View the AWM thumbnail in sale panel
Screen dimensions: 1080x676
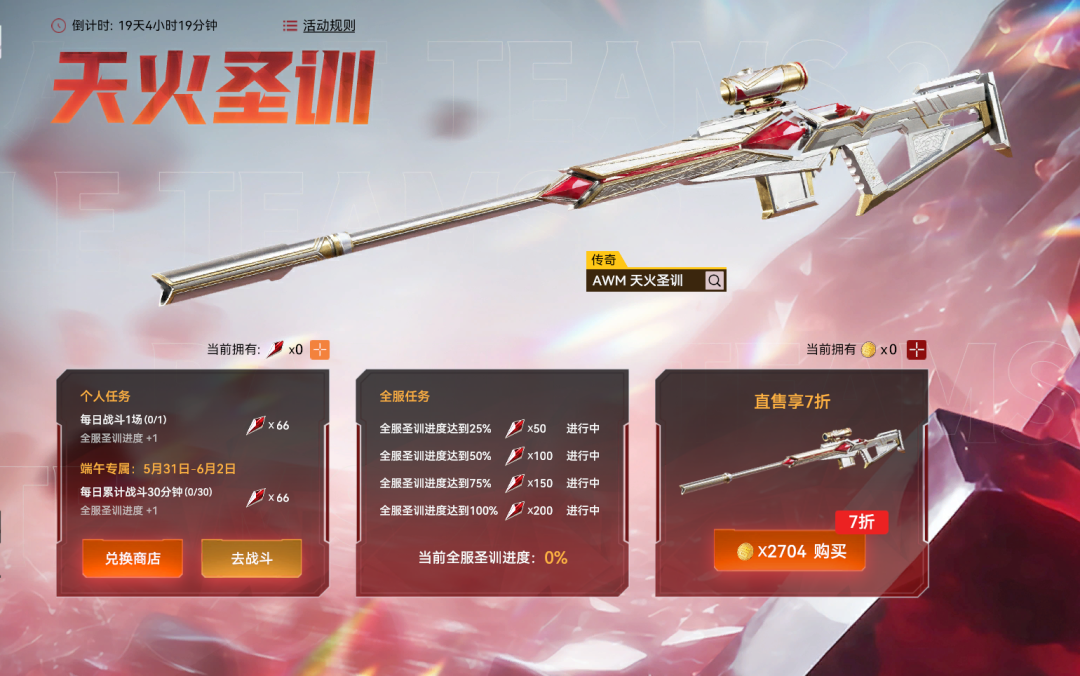pos(791,462)
